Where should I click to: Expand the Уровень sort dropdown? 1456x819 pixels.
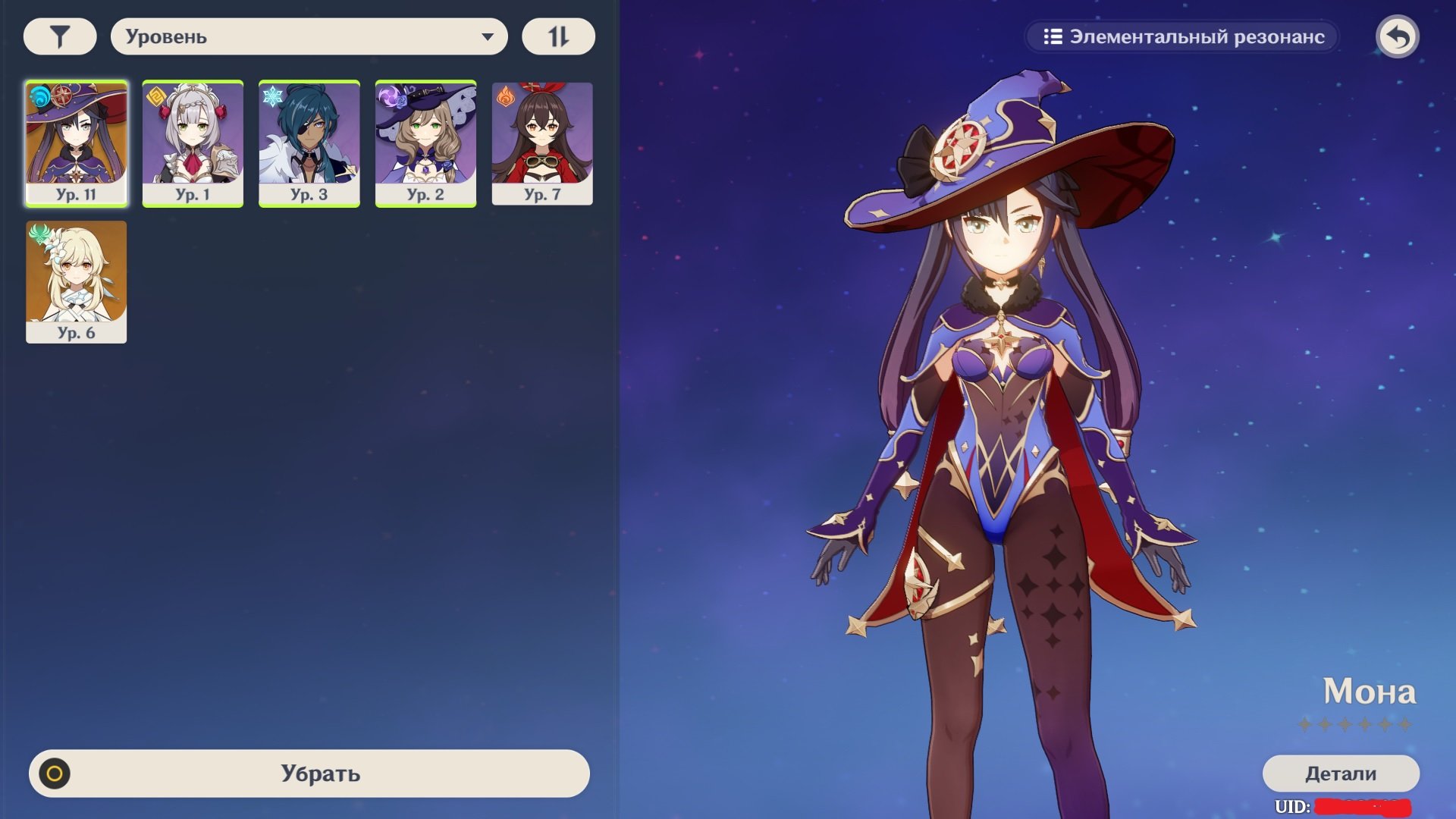pos(309,36)
